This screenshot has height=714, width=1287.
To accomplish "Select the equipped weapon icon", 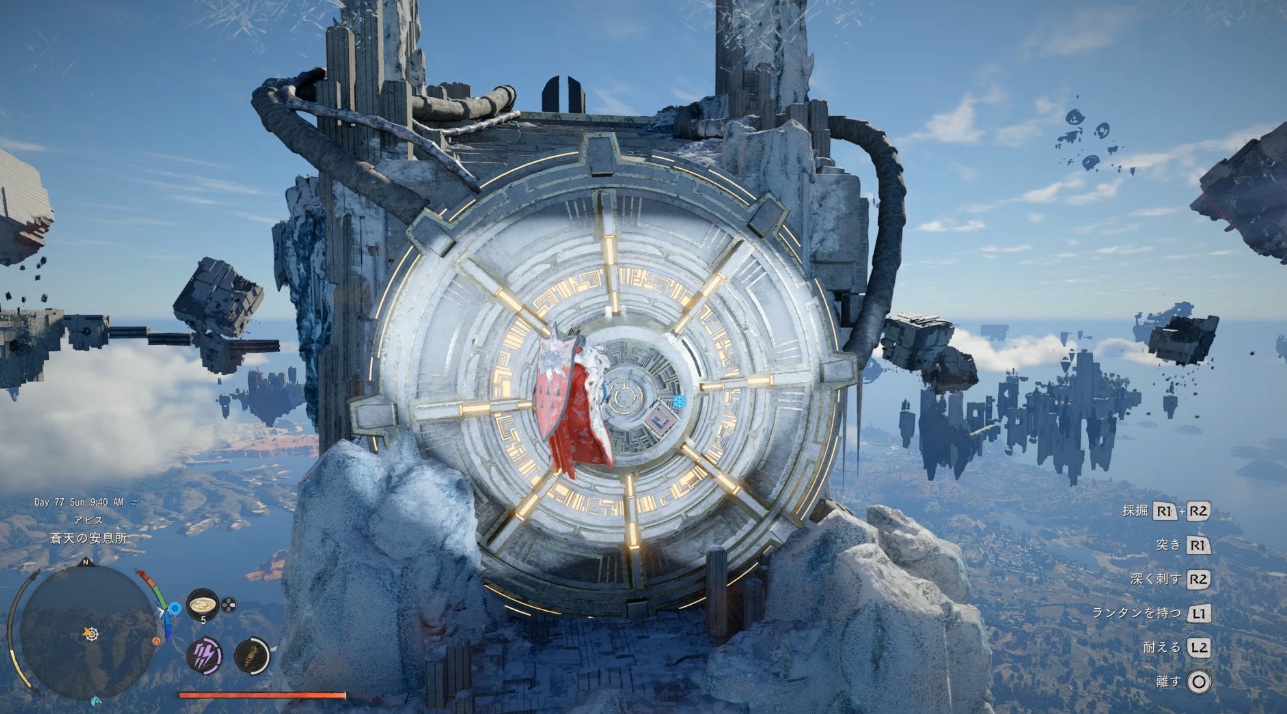I will [x=252, y=655].
